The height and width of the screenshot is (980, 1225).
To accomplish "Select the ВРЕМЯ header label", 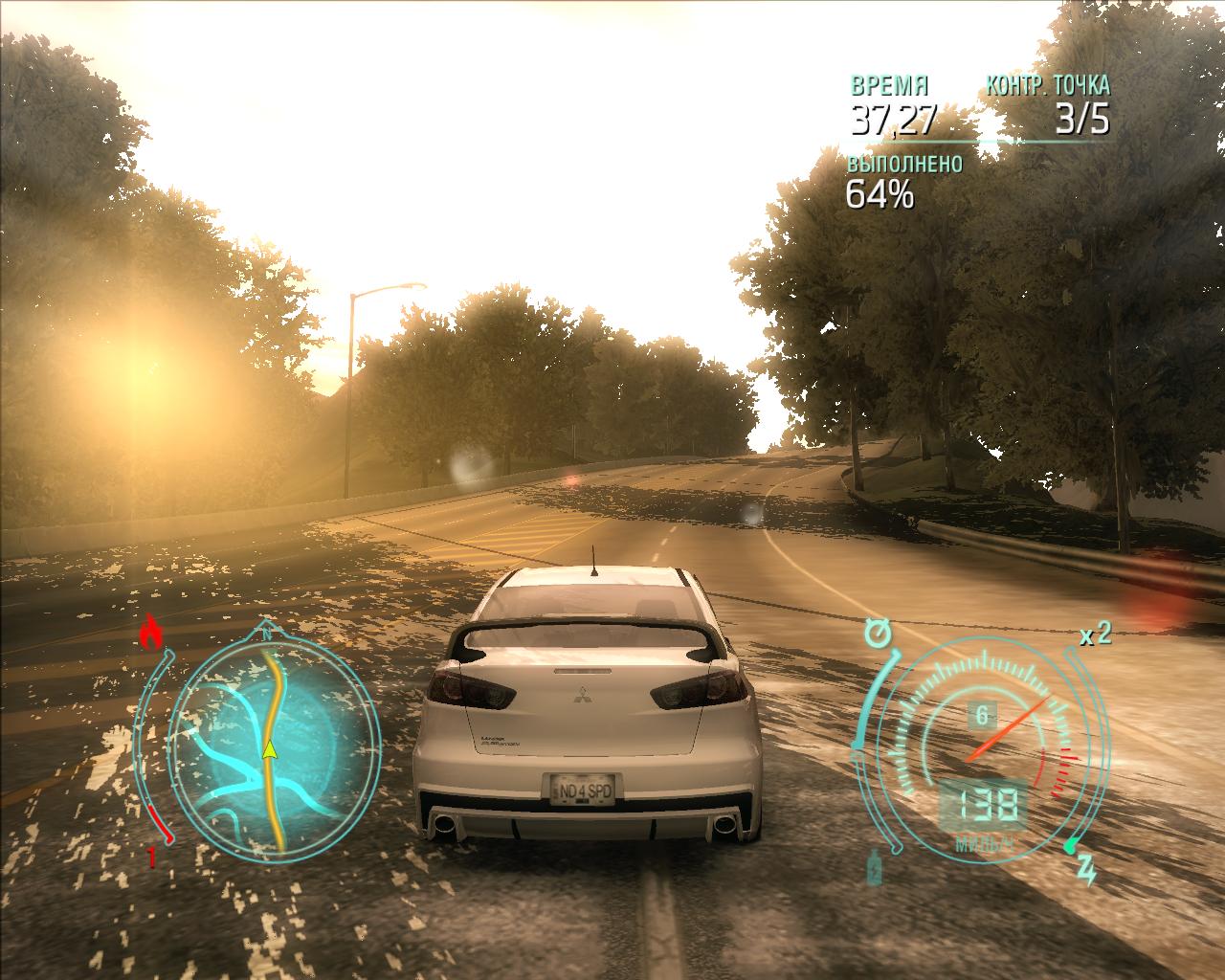I will (888, 84).
